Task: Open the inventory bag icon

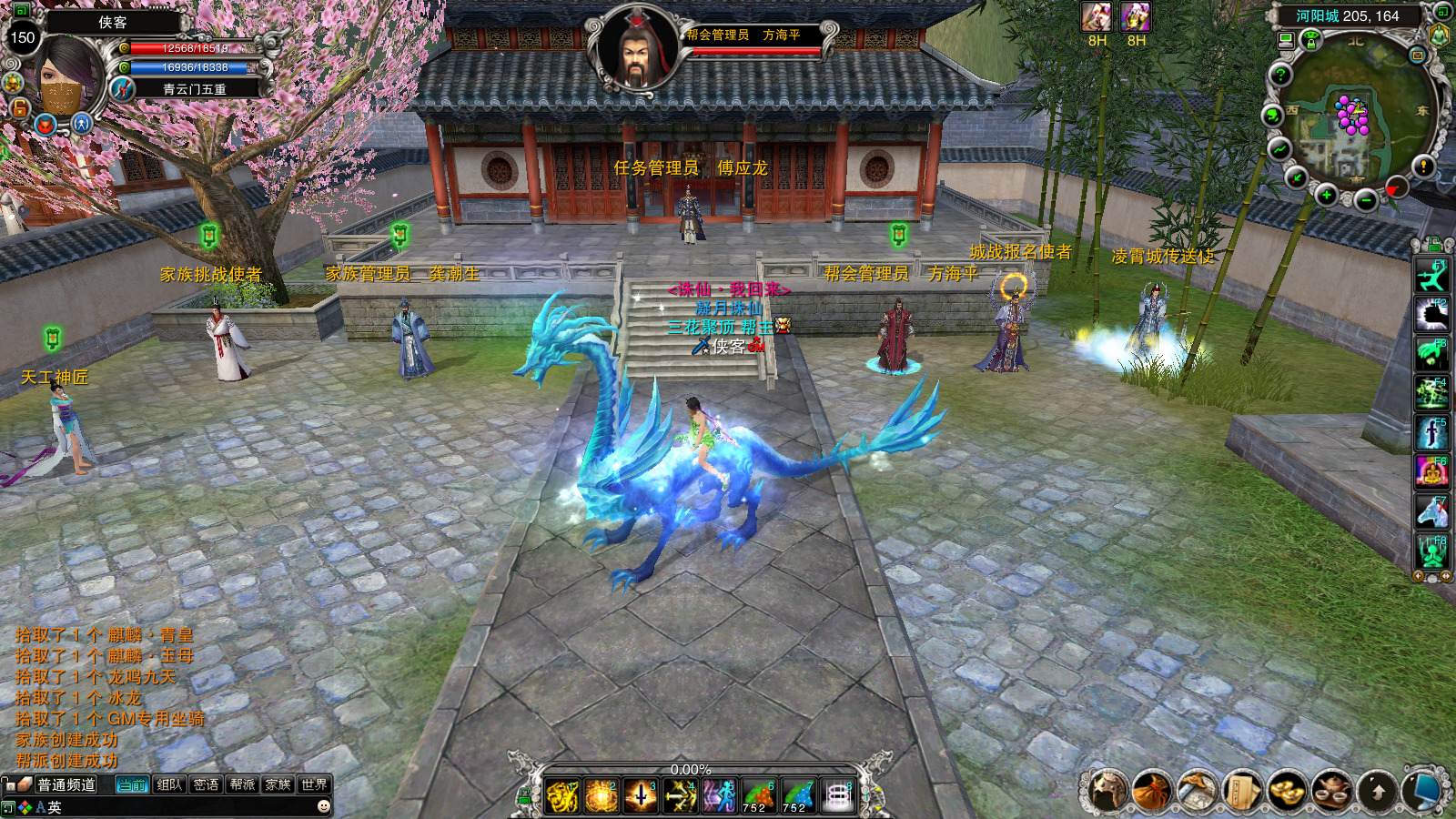Action: point(1153,790)
